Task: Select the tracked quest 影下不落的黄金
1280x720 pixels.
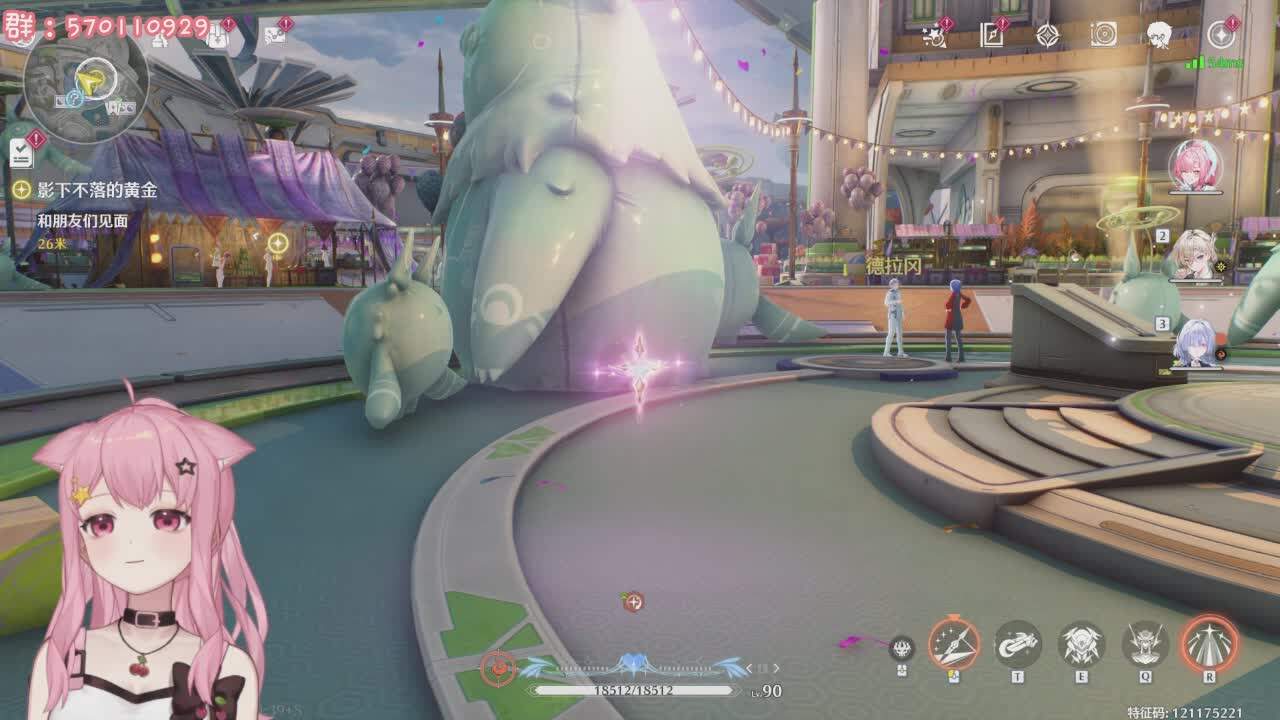Action: pyautogui.click(x=96, y=189)
